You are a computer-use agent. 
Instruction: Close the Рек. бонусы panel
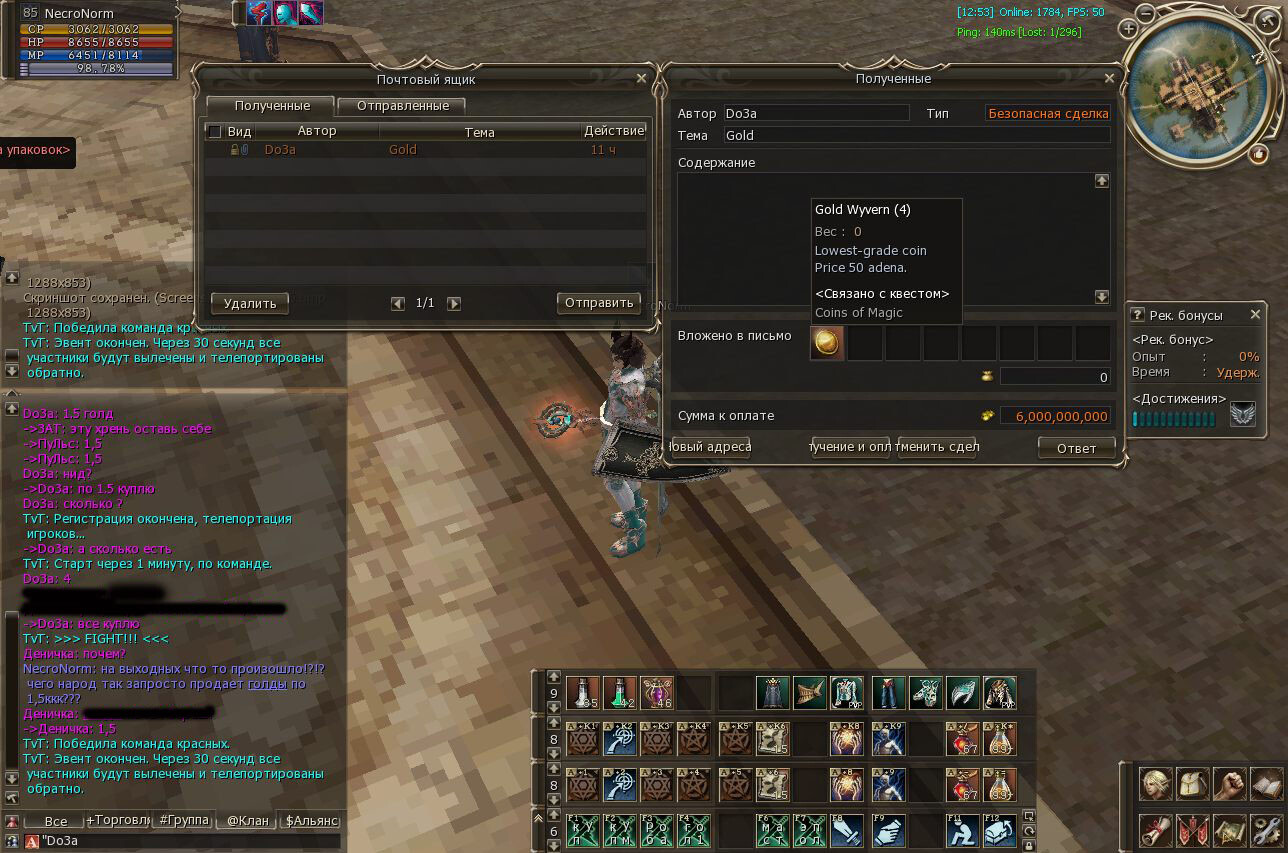coord(1255,315)
